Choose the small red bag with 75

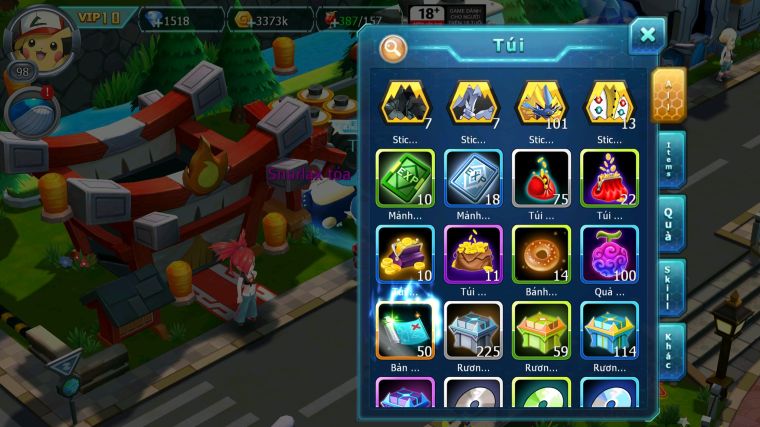(x=540, y=179)
